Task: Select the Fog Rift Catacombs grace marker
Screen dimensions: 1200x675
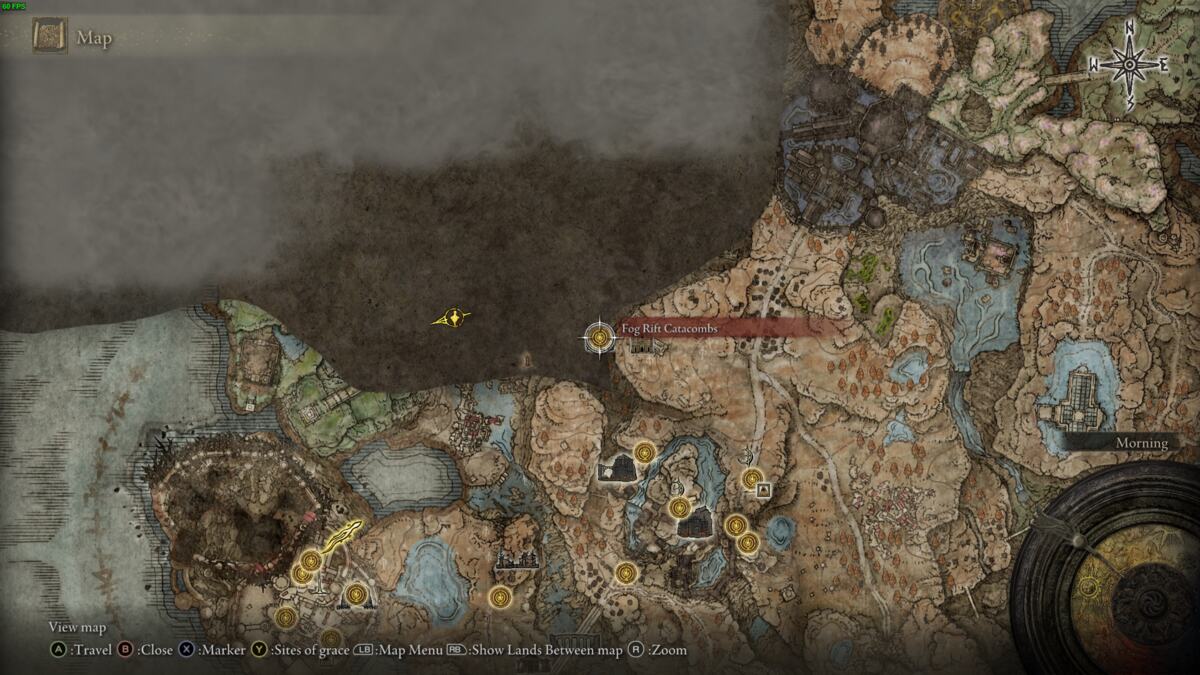Action: [x=599, y=337]
